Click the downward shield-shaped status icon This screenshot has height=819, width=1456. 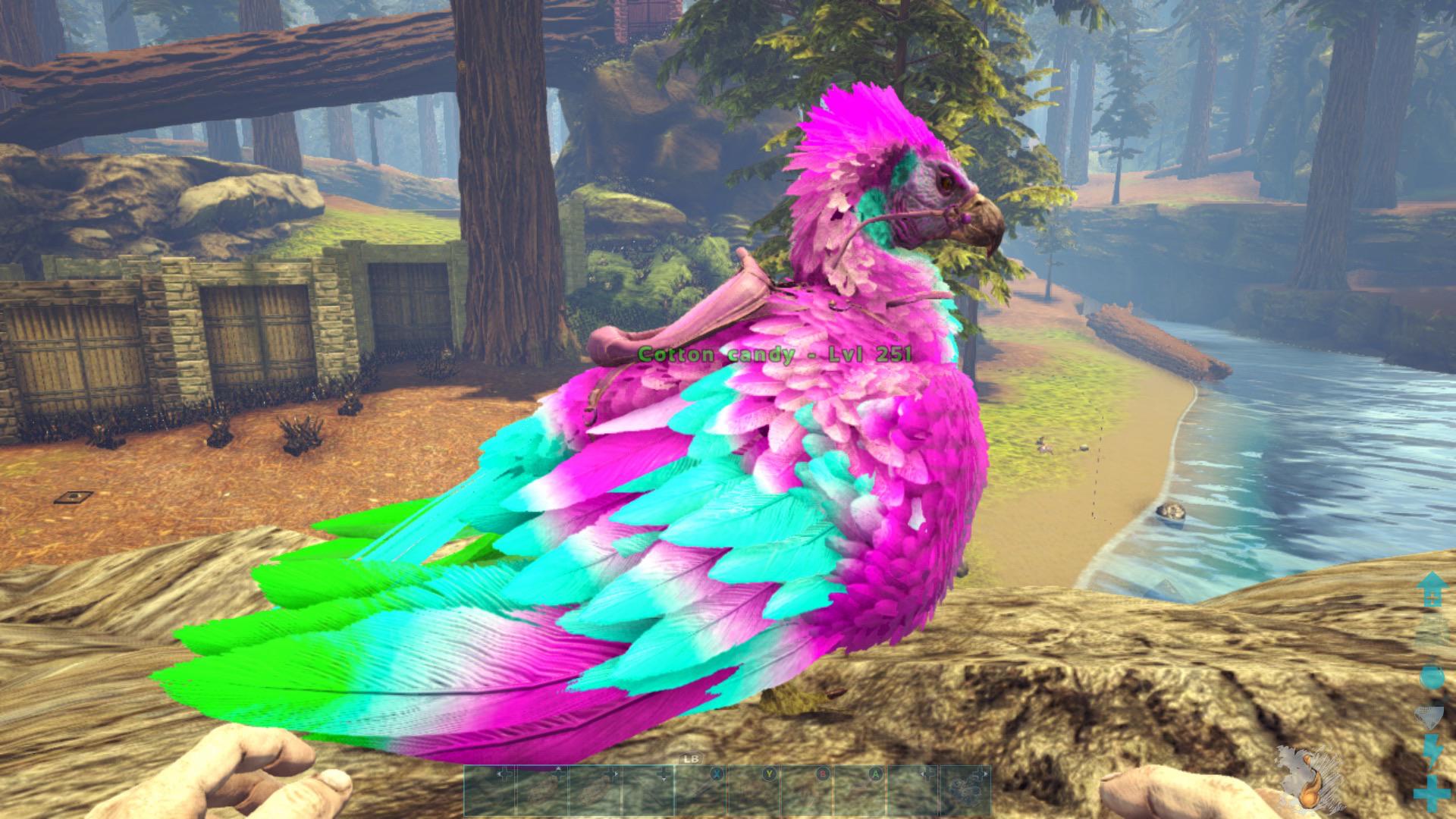(x=1429, y=716)
